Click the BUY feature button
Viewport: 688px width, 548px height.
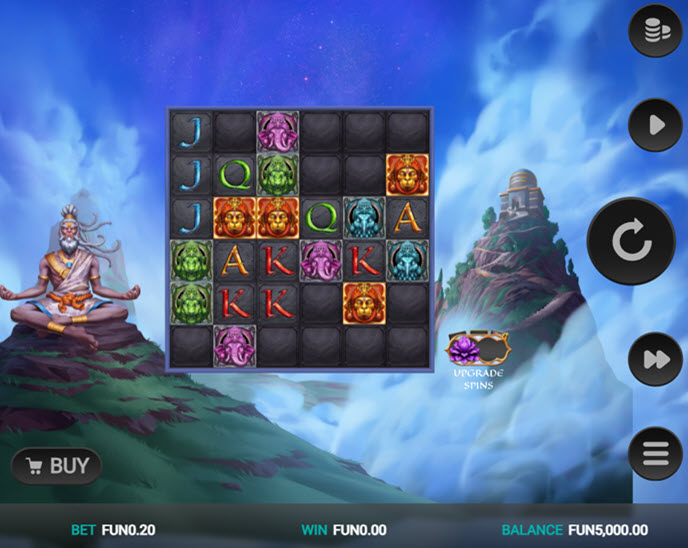[x=57, y=466]
